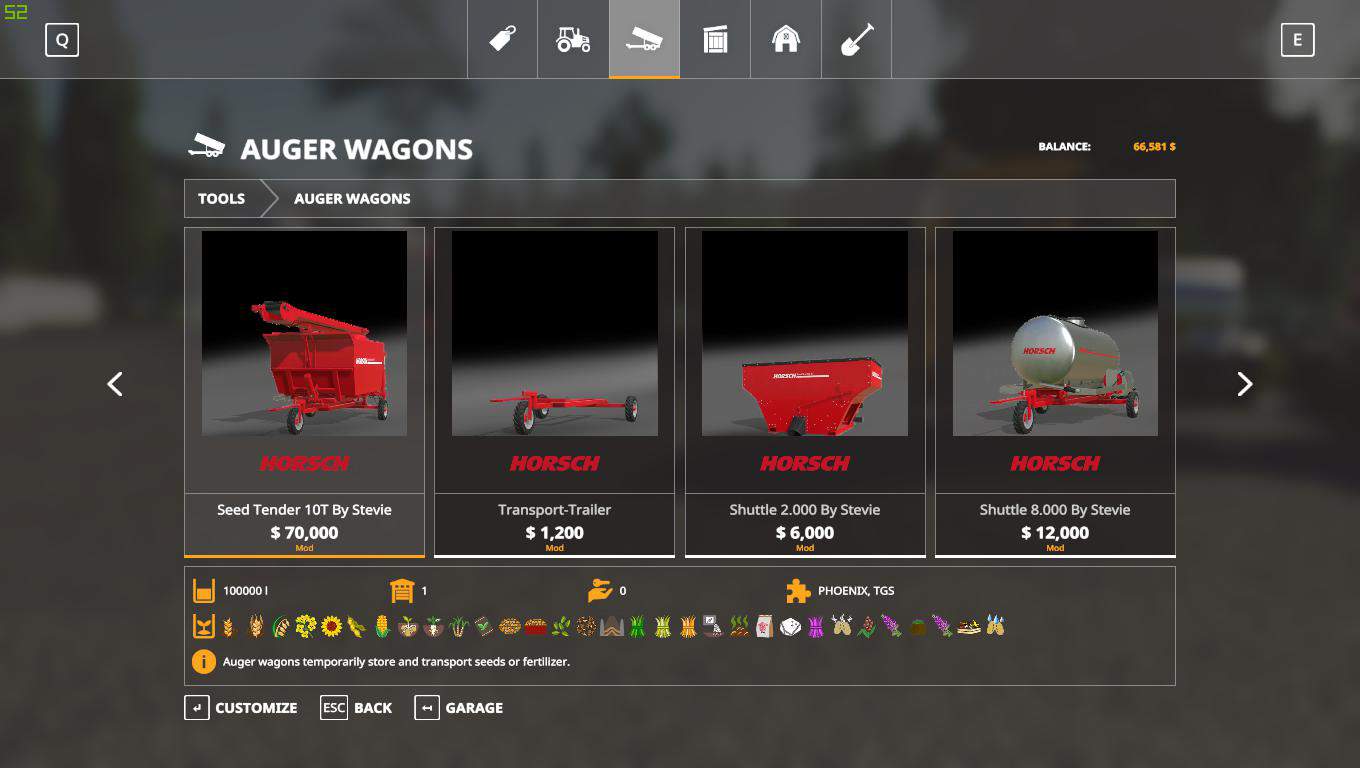The width and height of the screenshot is (1360, 768).
Task: Open the Garage view
Action: pyautogui.click(x=459, y=708)
